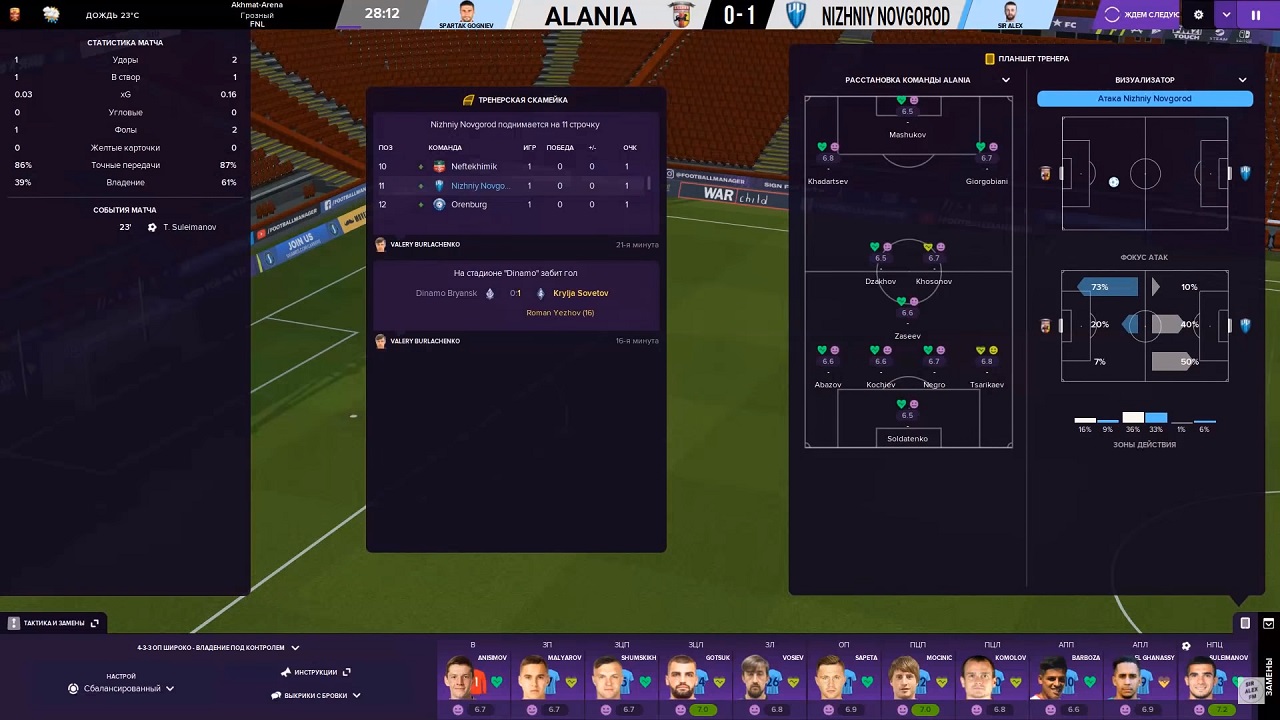Image resolution: width=1280 pixels, height=720 pixels.
Task: Expand the dropdown arrow beside the pause button
Action: [1227, 15]
